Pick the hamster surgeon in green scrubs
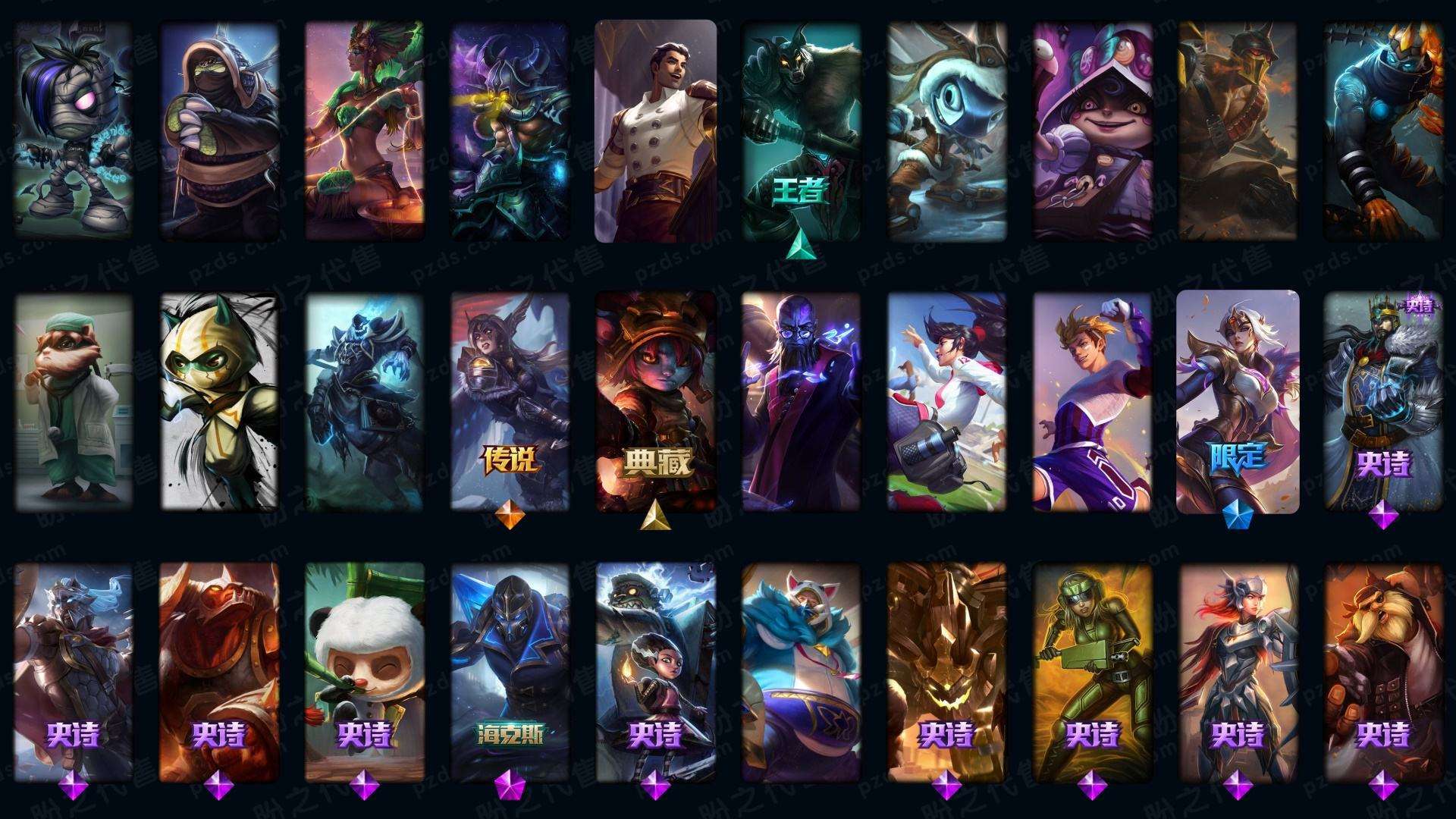1456x819 pixels. pos(73,402)
